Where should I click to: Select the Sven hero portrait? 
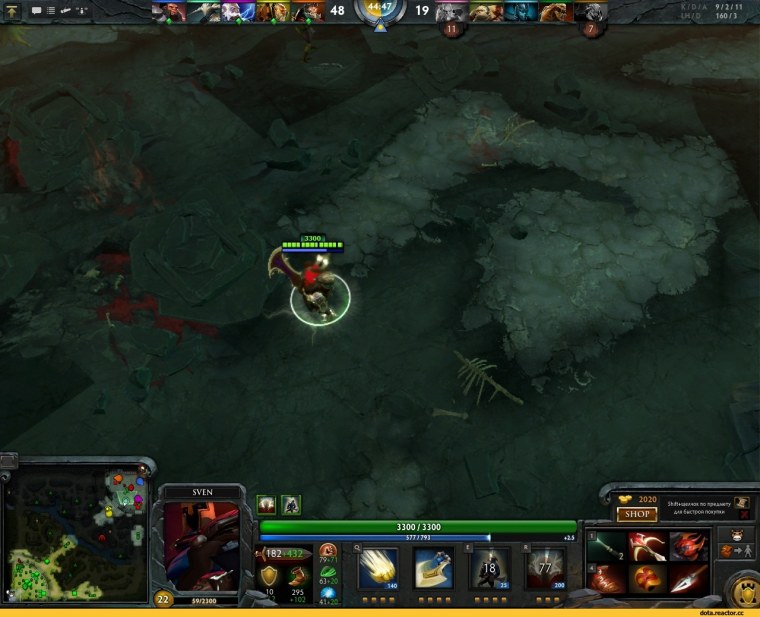[x=202, y=546]
